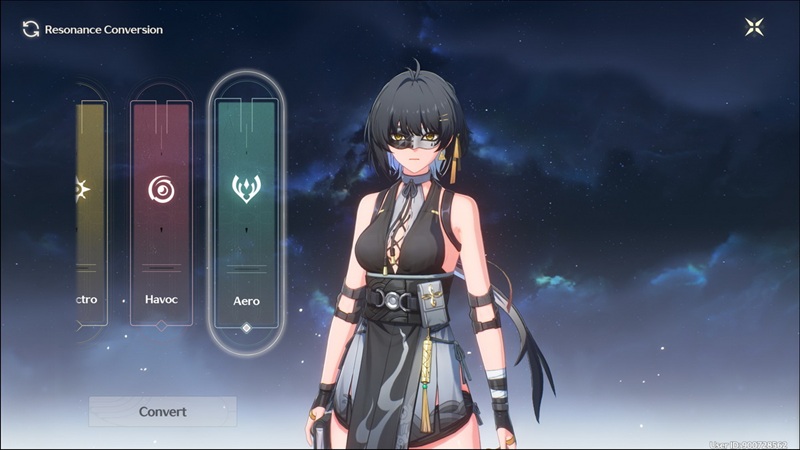Pick the yellow Electro resonance card
The width and height of the screenshot is (800, 450).
click(90, 213)
